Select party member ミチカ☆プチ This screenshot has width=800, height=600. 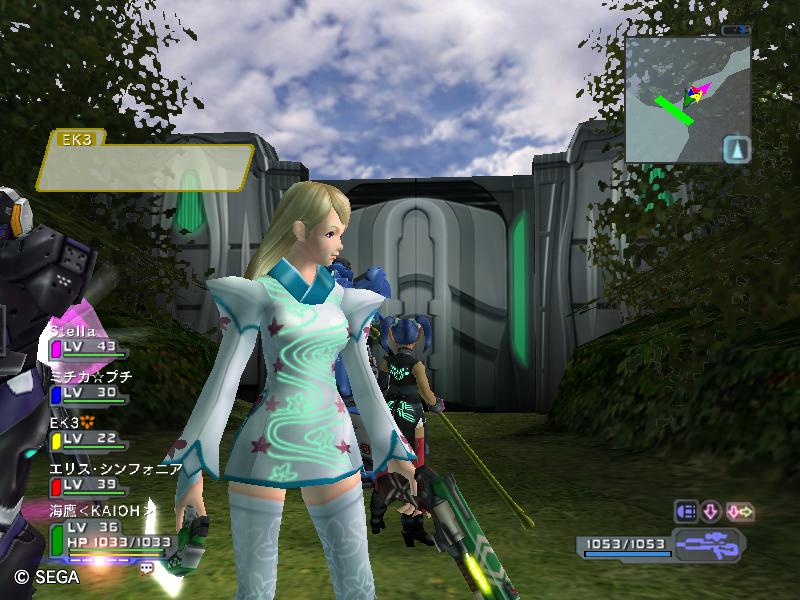pos(90,386)
